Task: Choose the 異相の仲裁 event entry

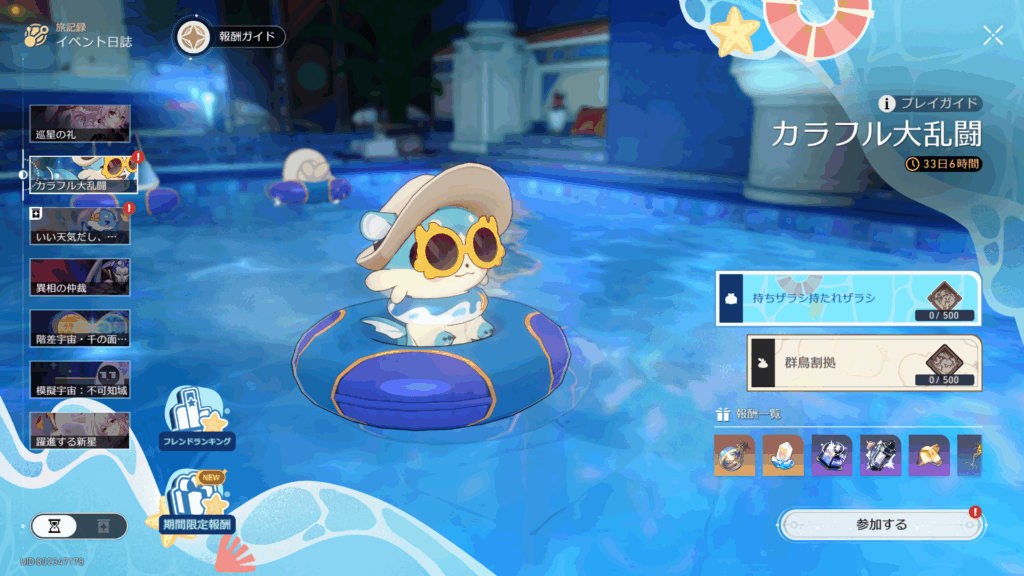Action: coord(80,276)
